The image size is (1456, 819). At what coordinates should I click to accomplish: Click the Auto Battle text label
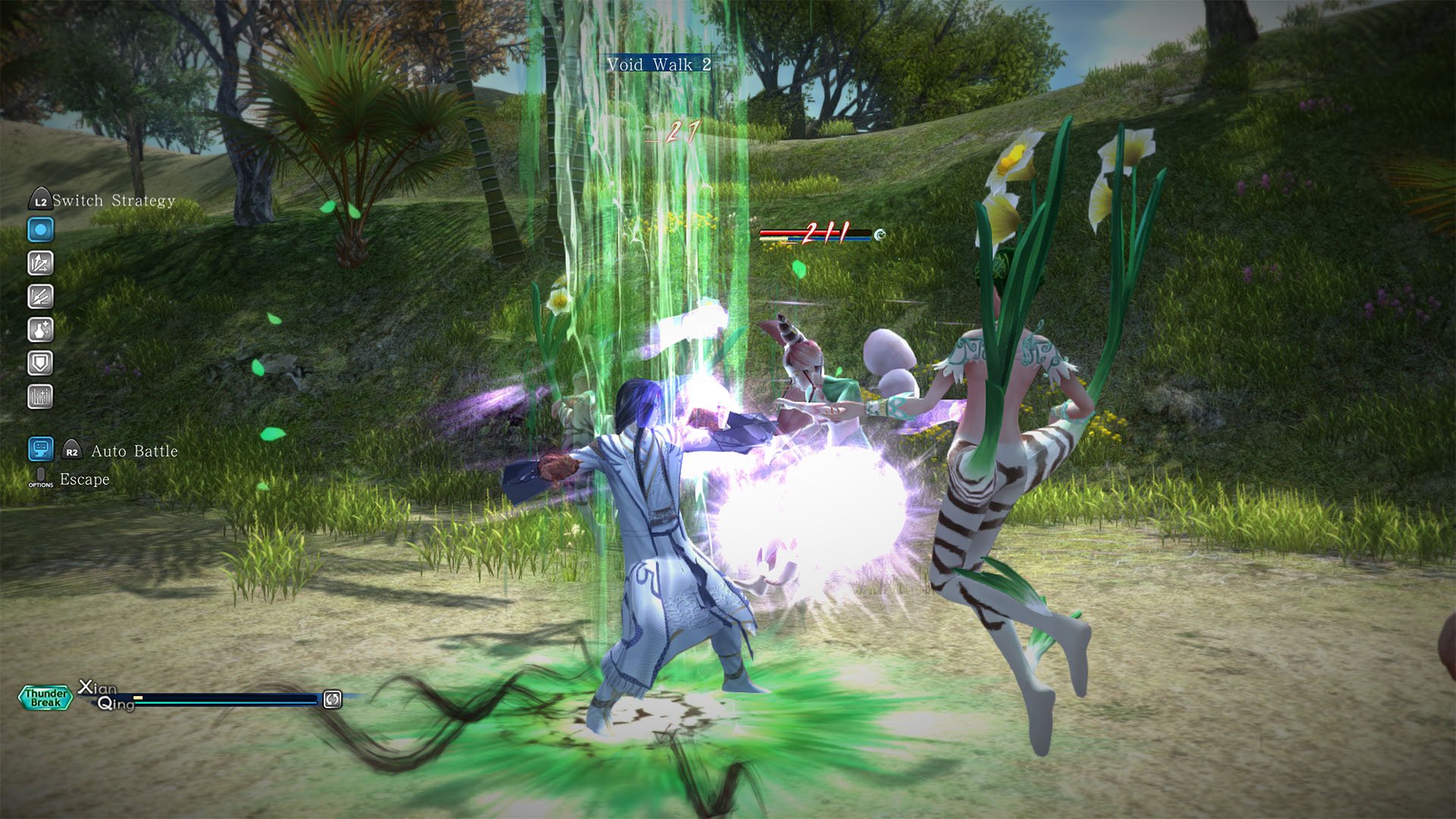(x=134, y=451)
